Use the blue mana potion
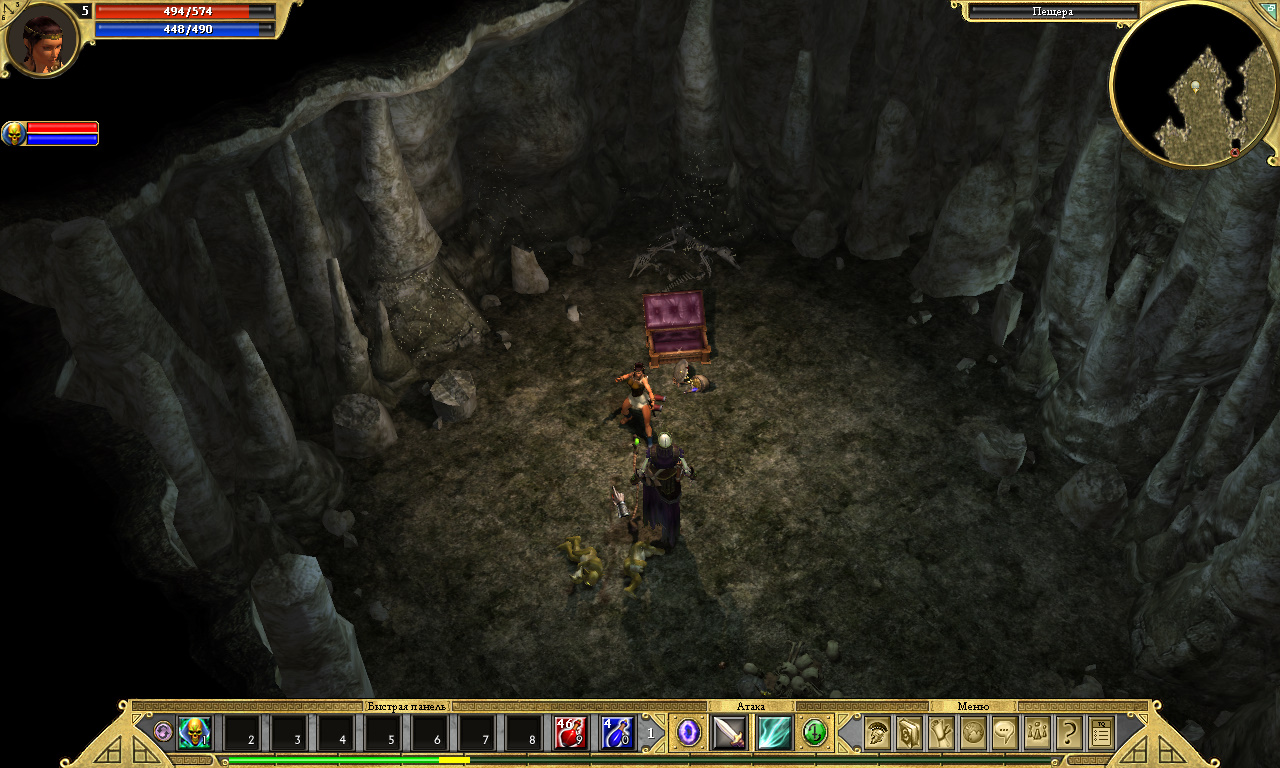The image size is (1280, 768). point(617,733)
